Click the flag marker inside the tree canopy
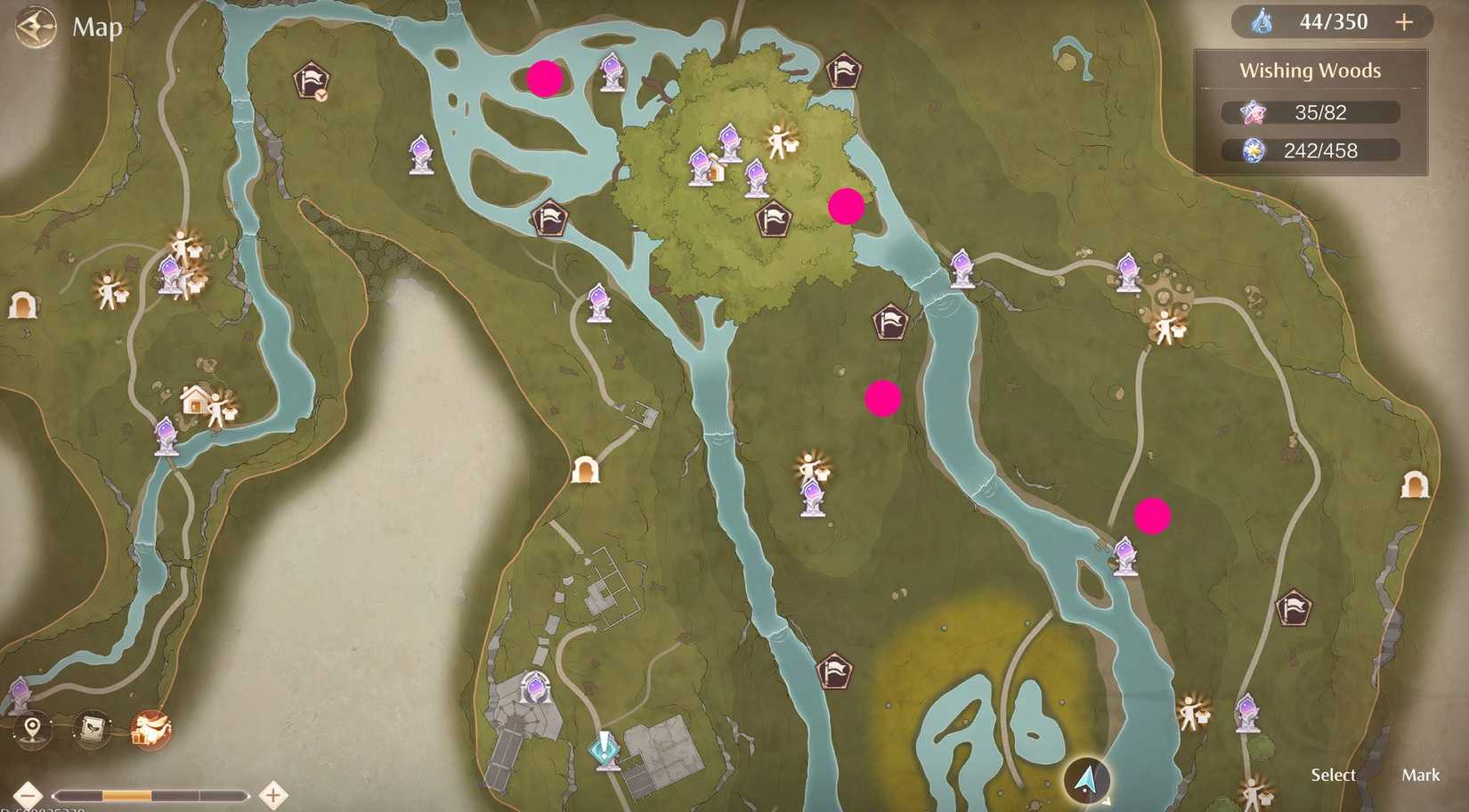Viewport: 1469px width, 812px height. click(x=774, y=218)
